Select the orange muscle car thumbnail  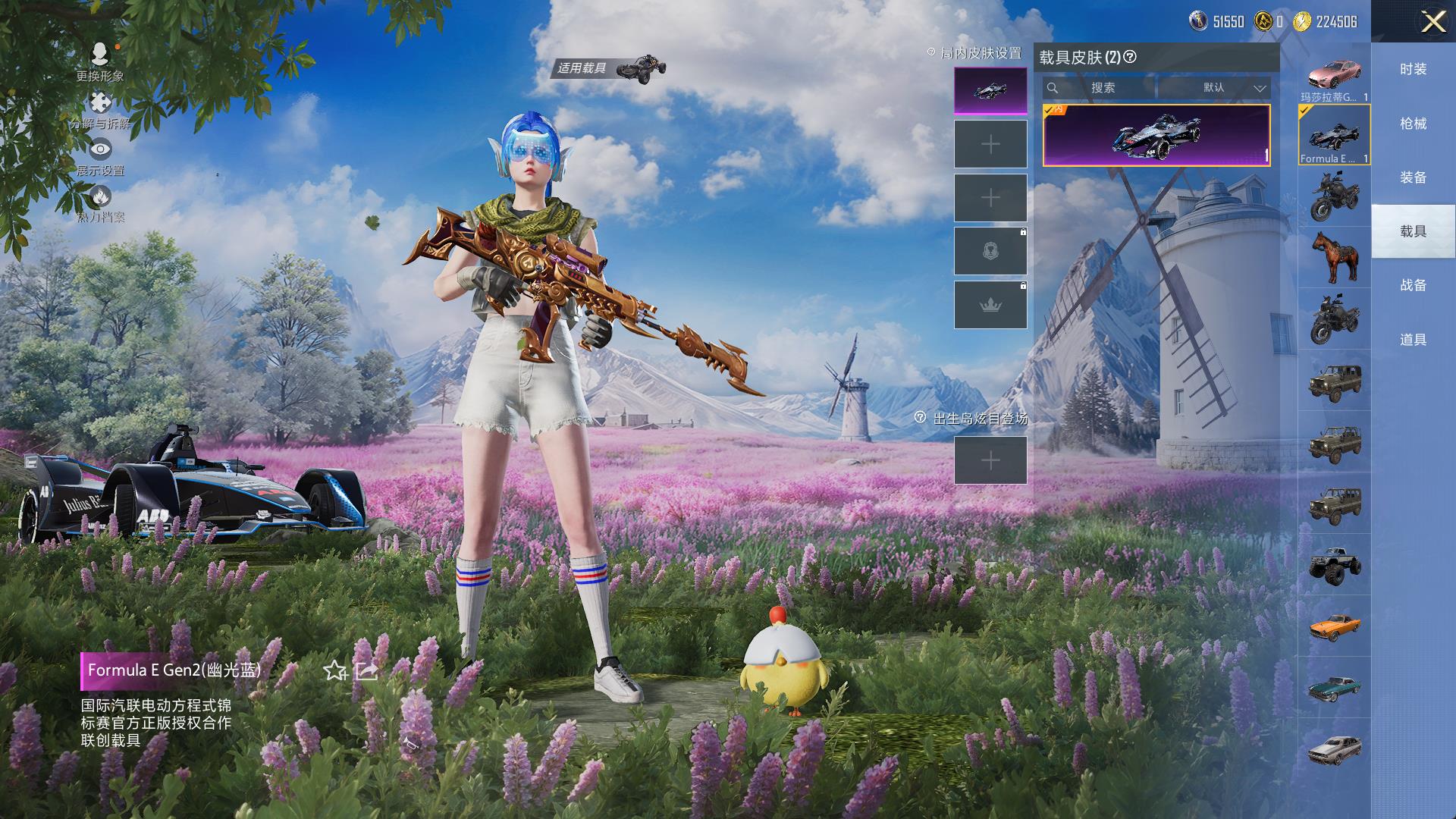click(x=1334, y=626)
